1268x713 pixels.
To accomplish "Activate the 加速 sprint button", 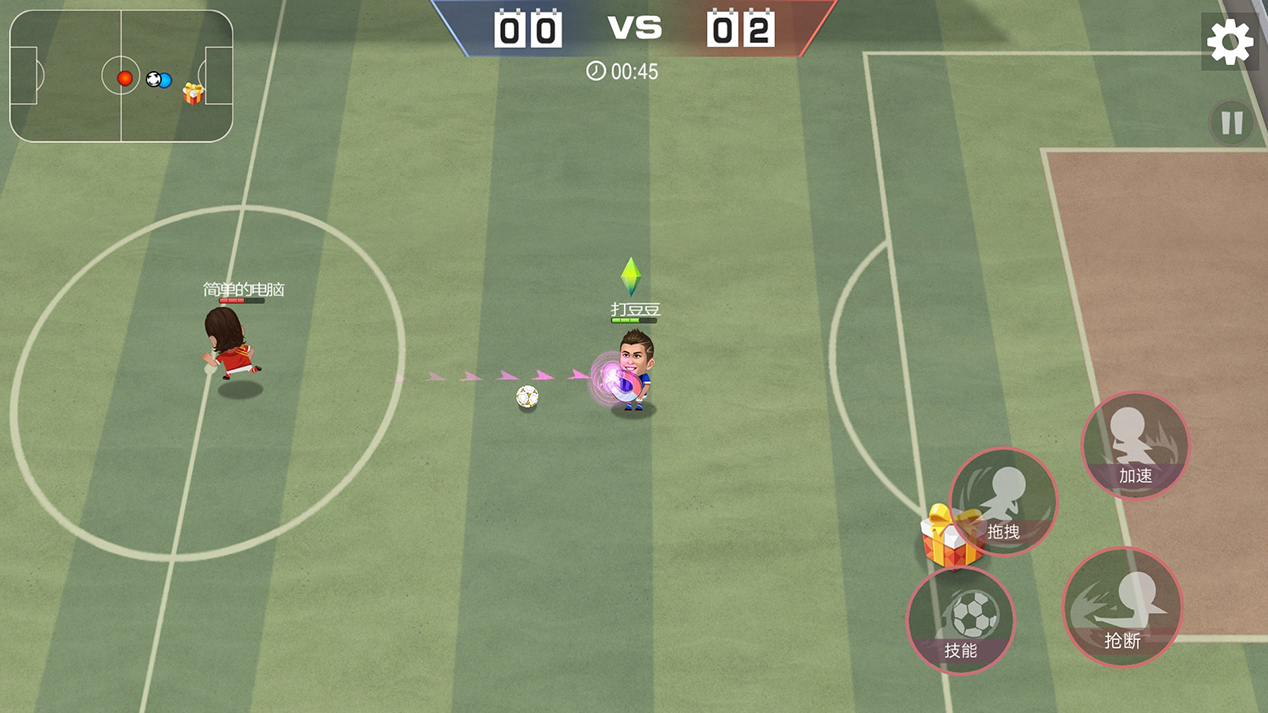I will coord(1135,445).
